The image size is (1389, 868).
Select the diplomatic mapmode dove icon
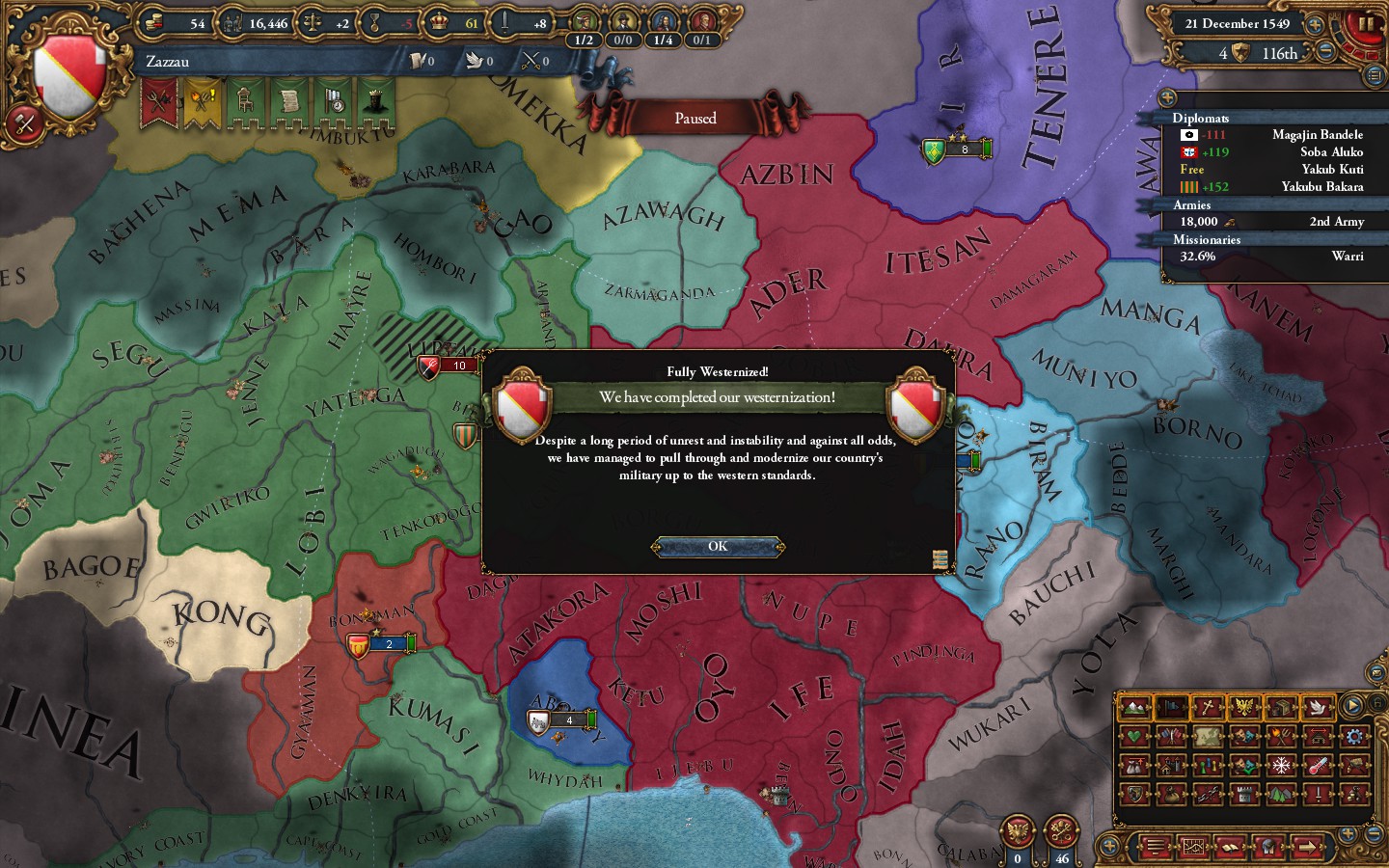[x=1318, y=707]
